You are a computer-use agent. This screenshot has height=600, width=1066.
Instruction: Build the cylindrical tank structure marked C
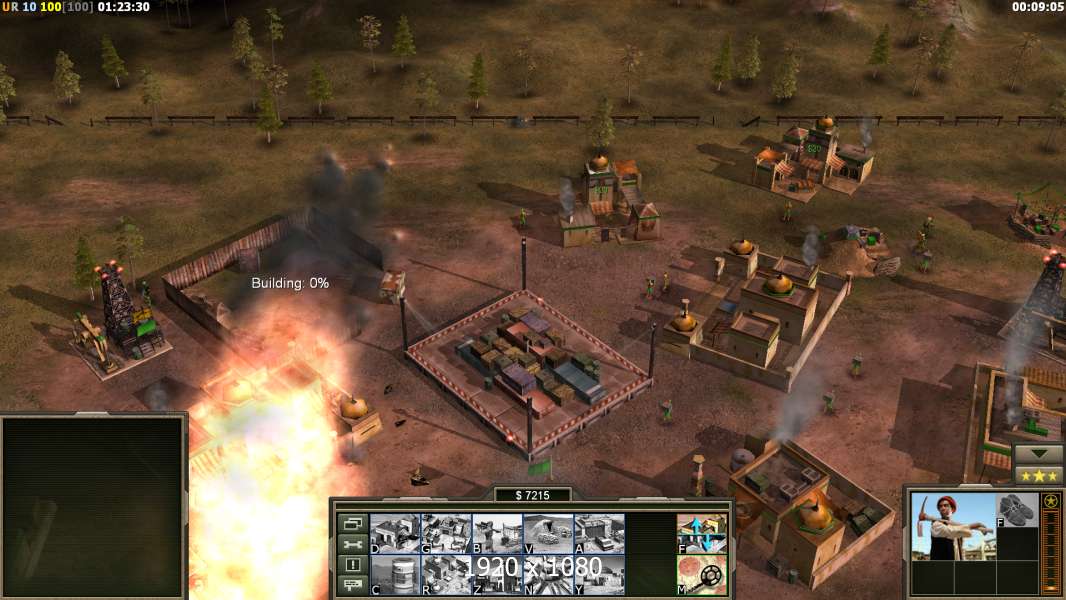(395, 575)
